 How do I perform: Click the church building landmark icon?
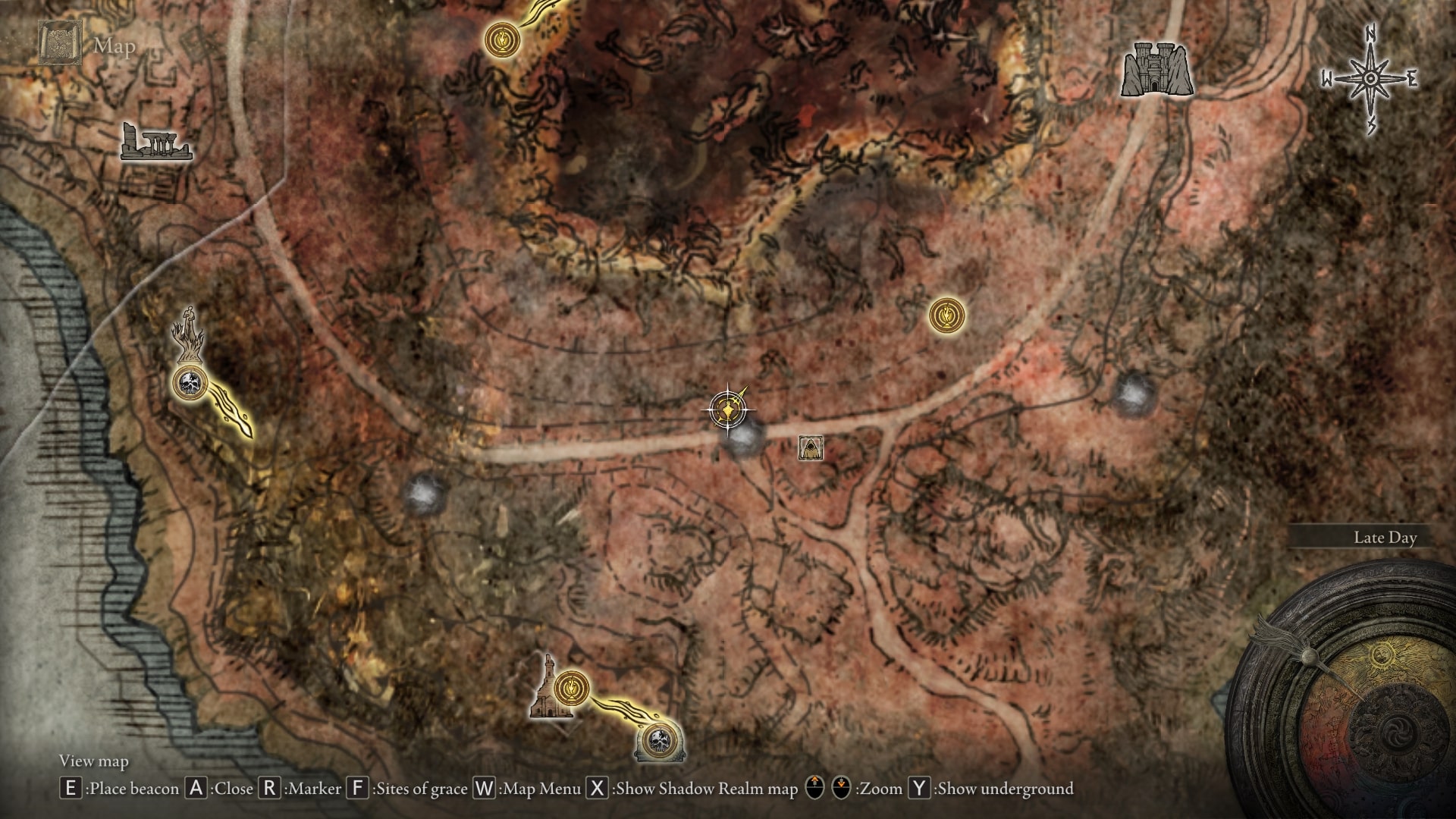pos(548,692)
